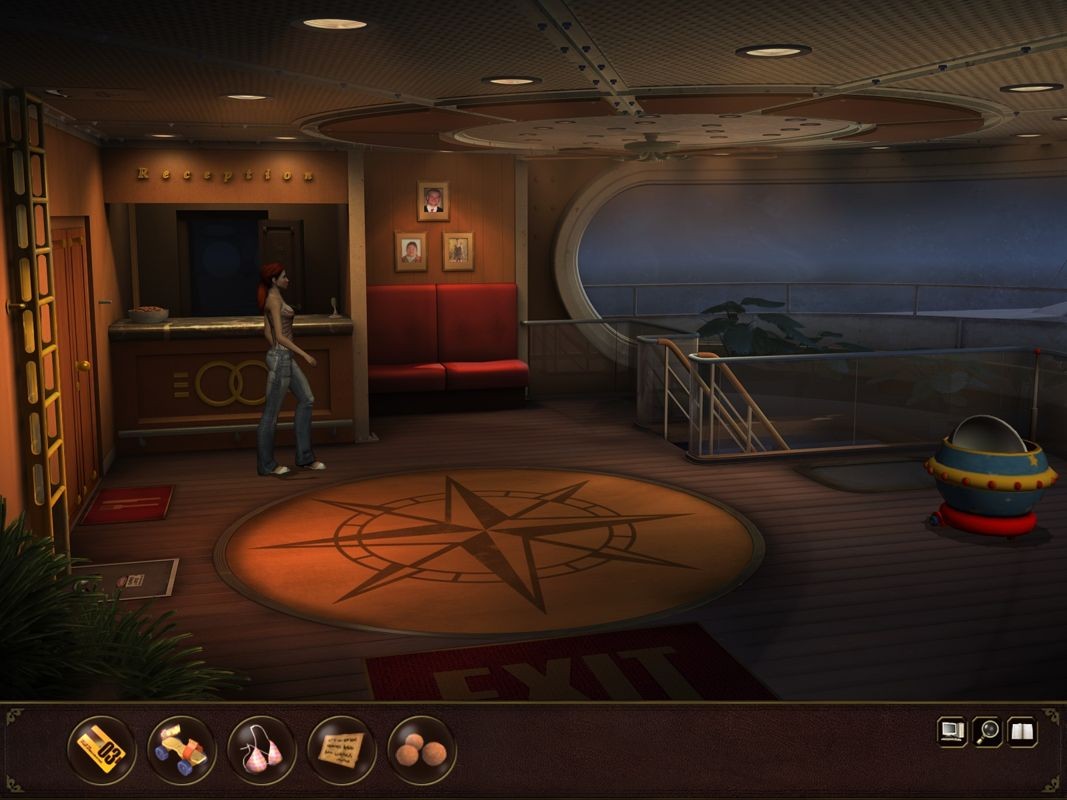This screenshot has height=800, width=1067.
Task: Pick the toy car inventory item
Action: point(181,750)
